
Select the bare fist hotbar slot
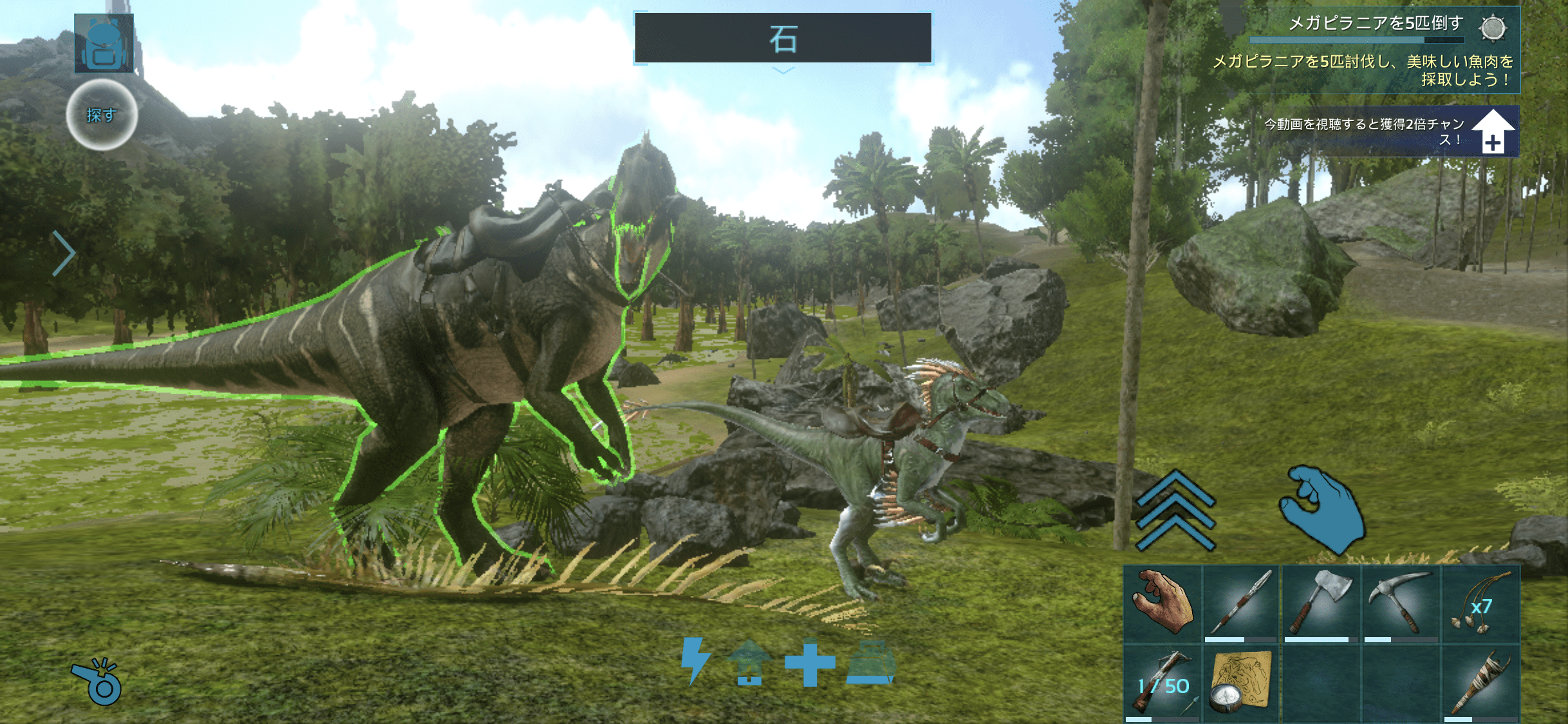pos(1162,604)
